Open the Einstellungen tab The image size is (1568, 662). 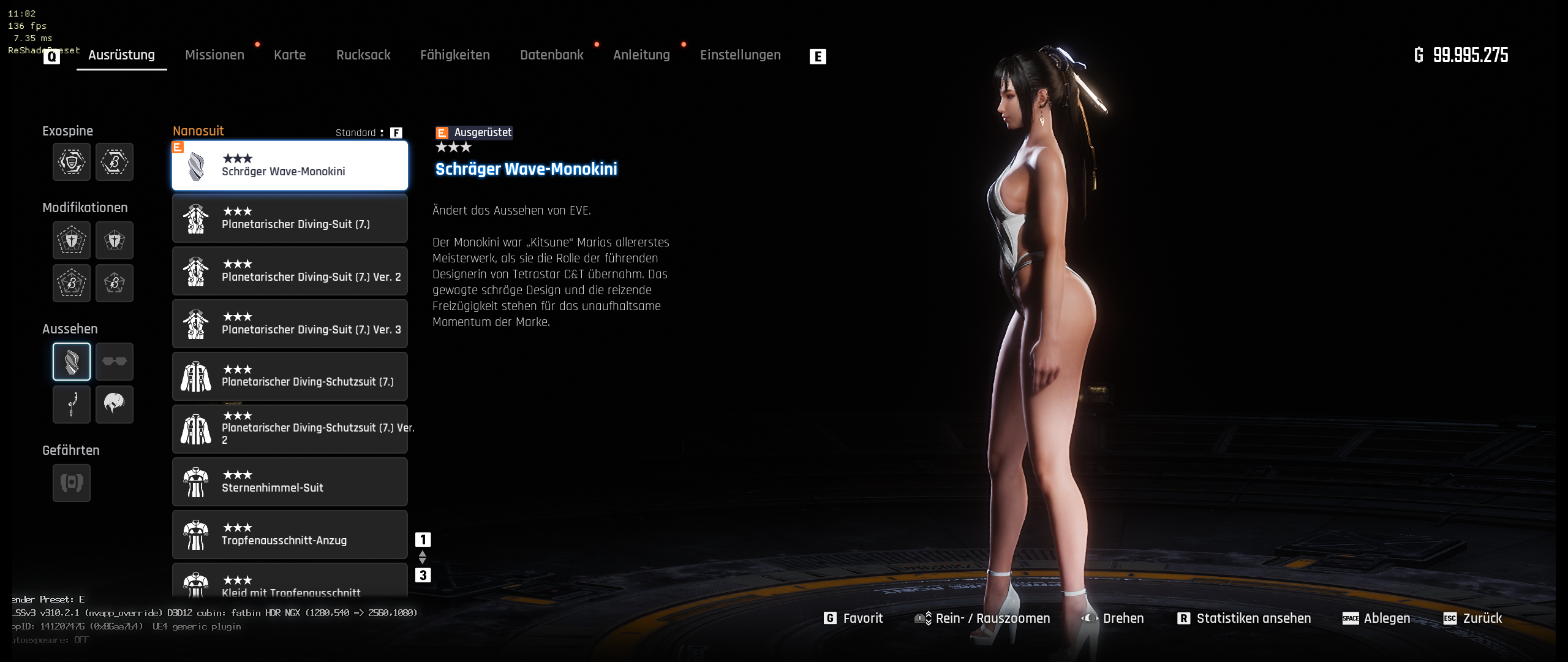740,55
